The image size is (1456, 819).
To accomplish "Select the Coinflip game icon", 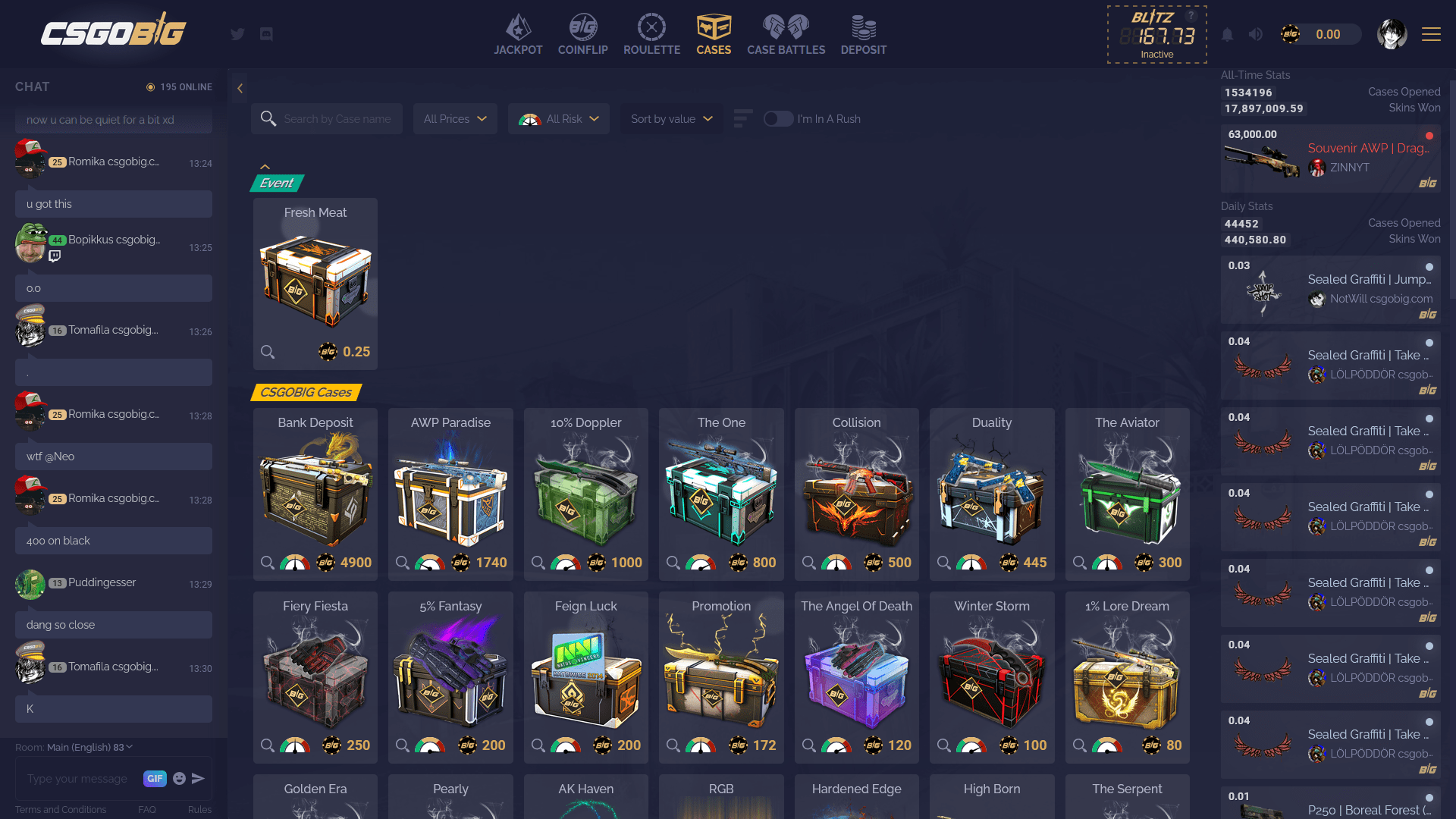I will pos(582,33).
